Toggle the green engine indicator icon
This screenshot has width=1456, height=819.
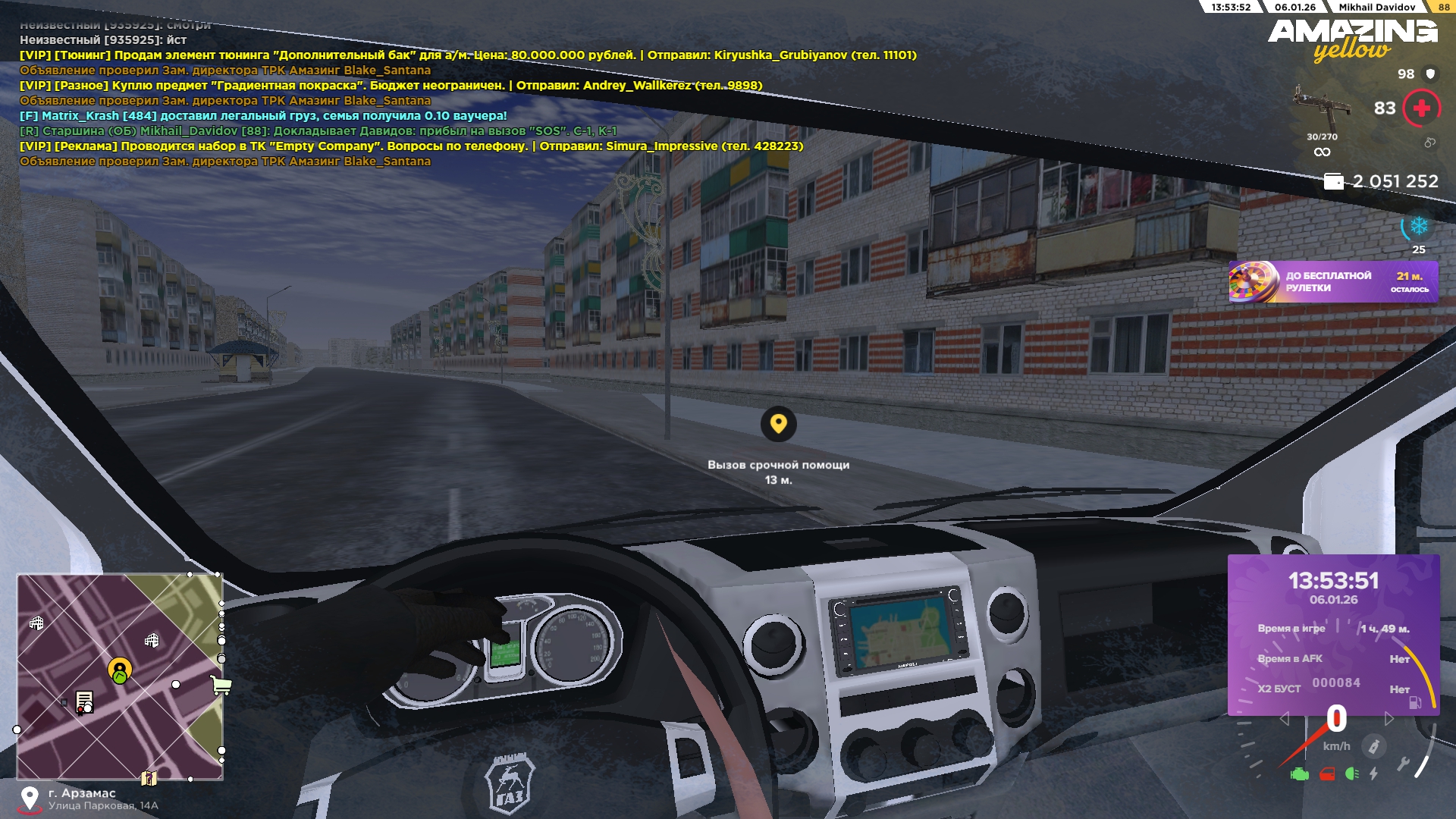1299,774
